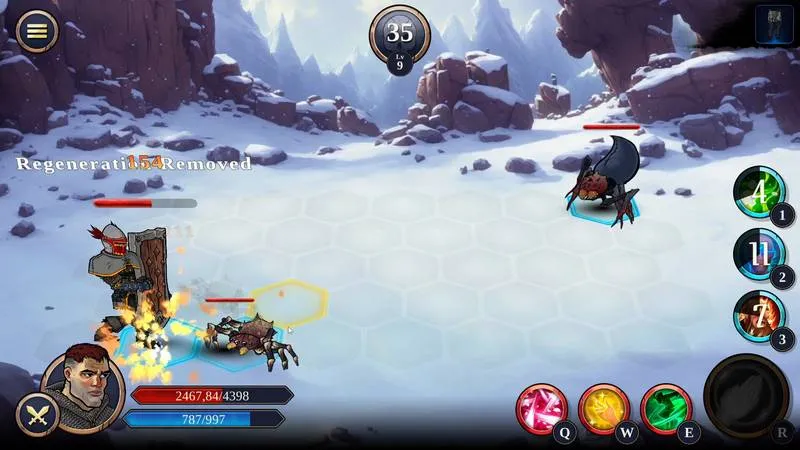Use the yellow fist W ability
The image size is (800, 450).
click(x=603, y=408)
